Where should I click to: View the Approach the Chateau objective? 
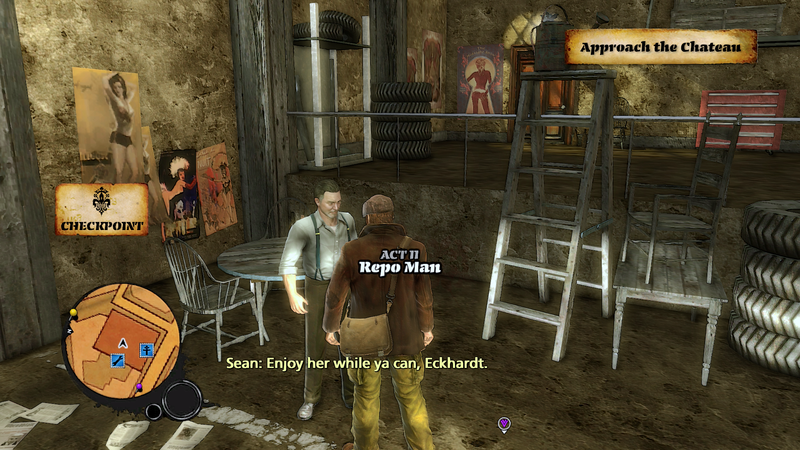pyautogui.click(x=661, y=47)
